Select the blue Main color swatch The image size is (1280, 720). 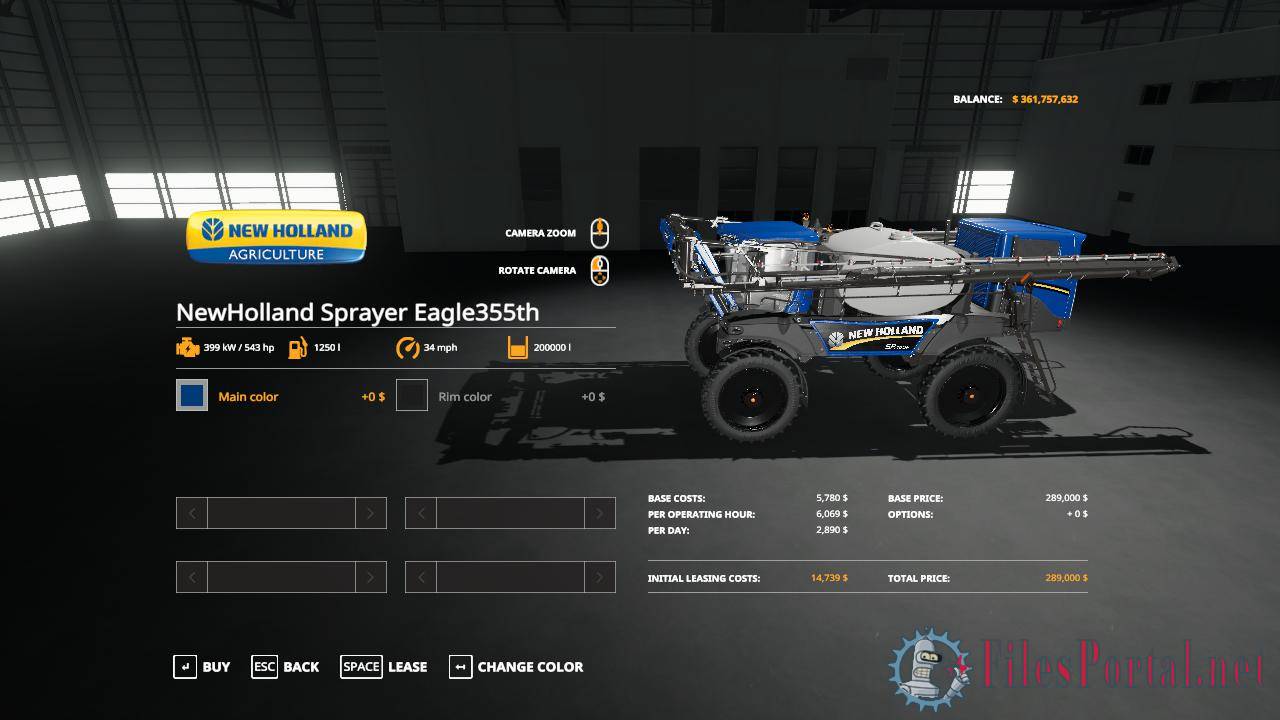click(192, 396)
